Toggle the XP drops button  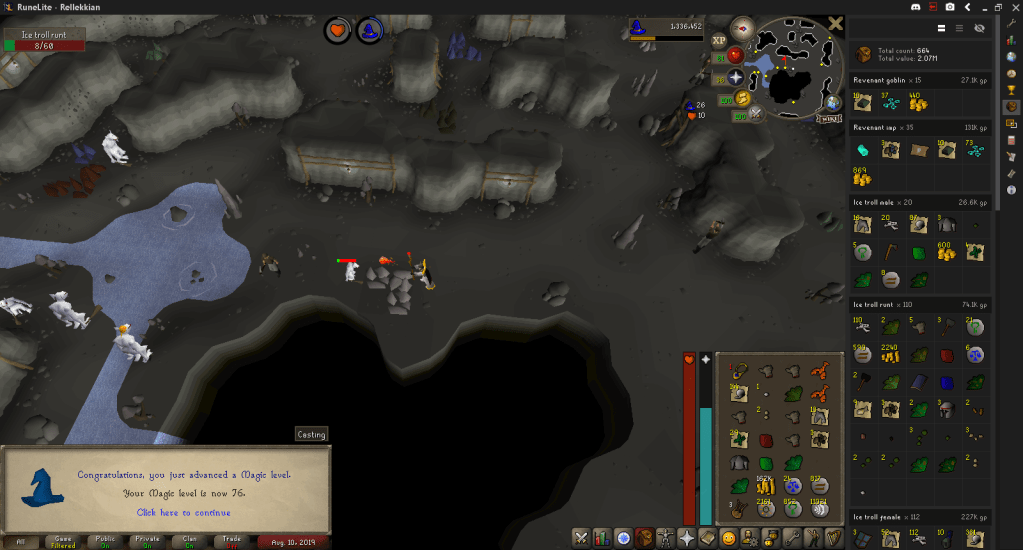click(719, 40)
